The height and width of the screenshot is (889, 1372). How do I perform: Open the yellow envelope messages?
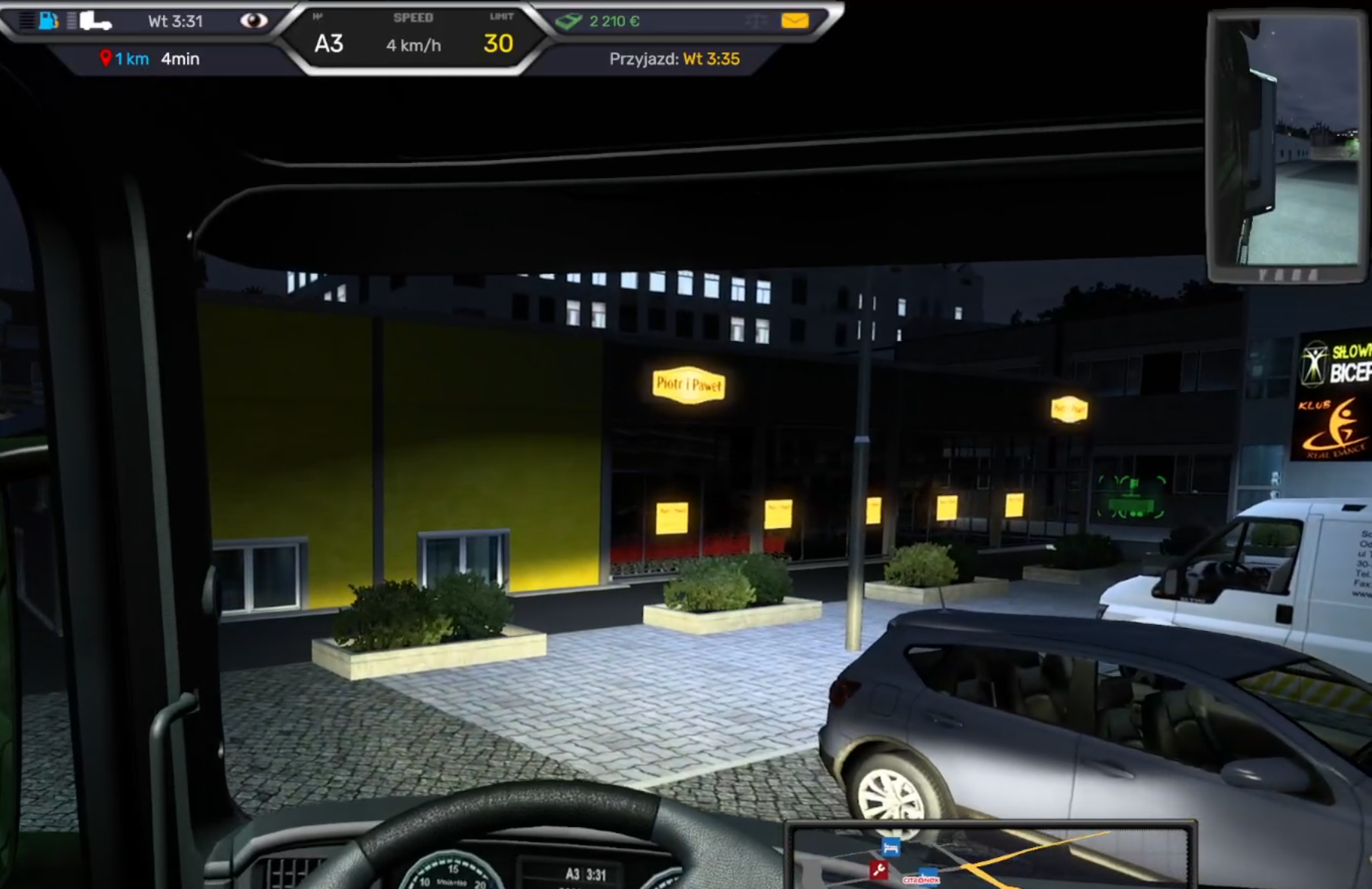click(x=795, y=20)
